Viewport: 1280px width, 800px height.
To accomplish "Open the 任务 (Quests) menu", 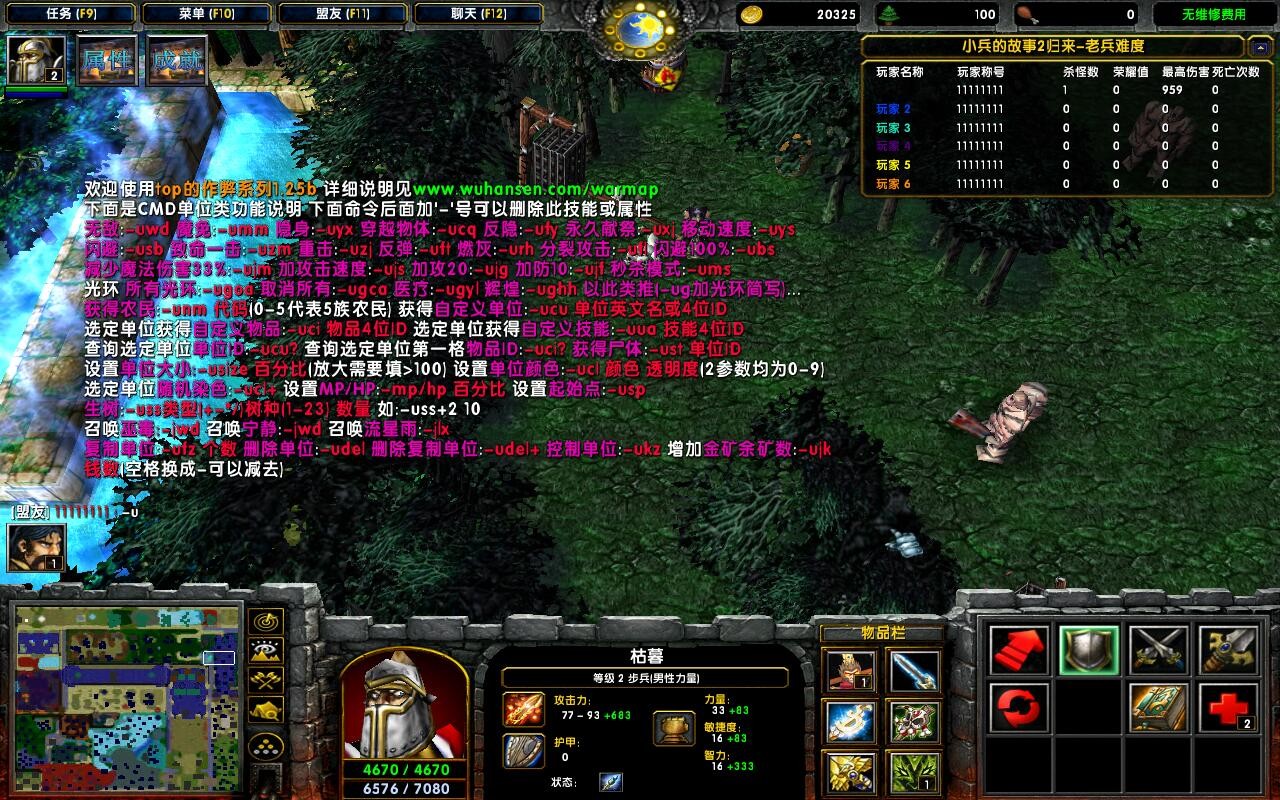I will point(68,14).
